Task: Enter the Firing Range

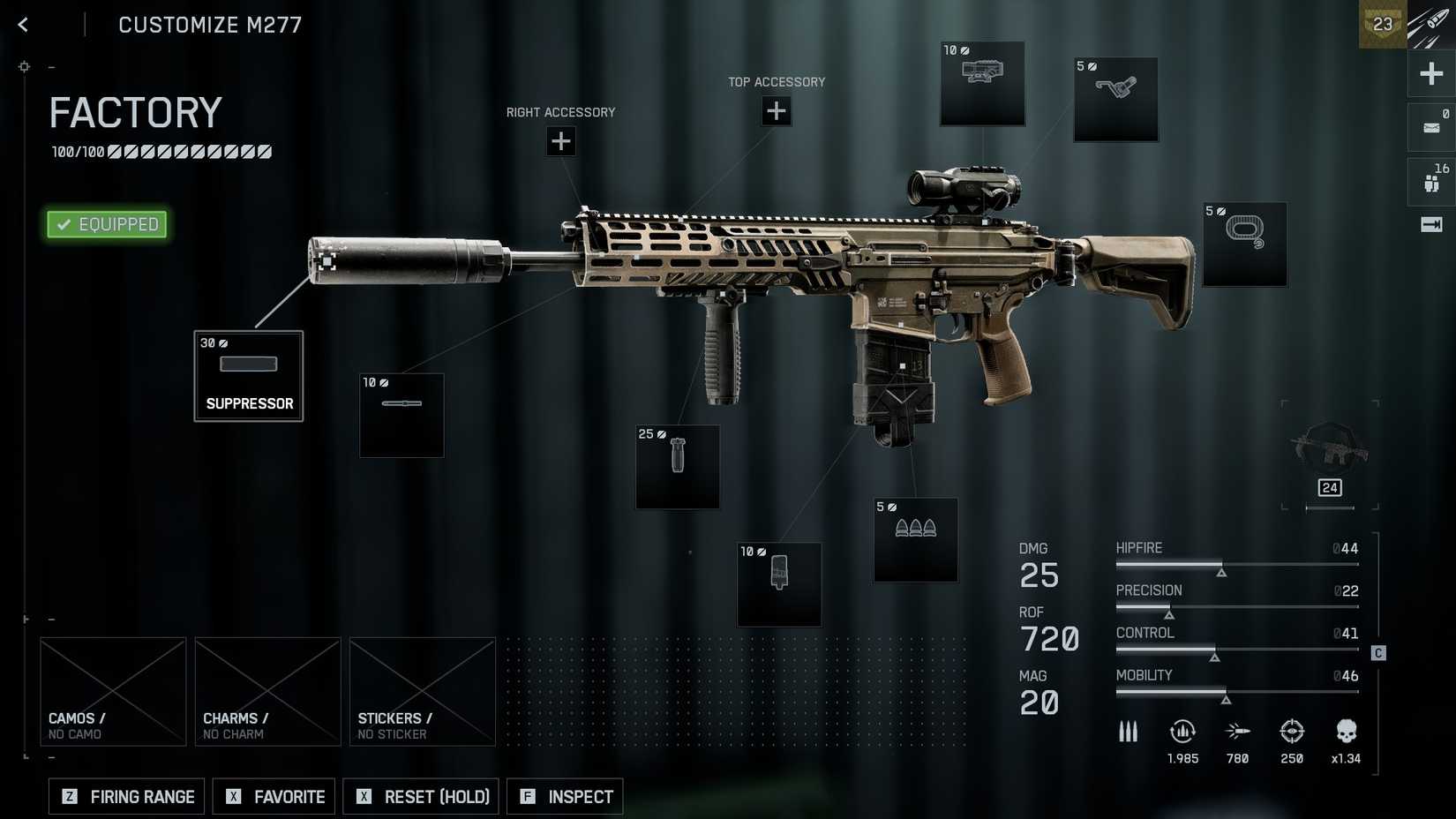Action: (x=125, y=796)
